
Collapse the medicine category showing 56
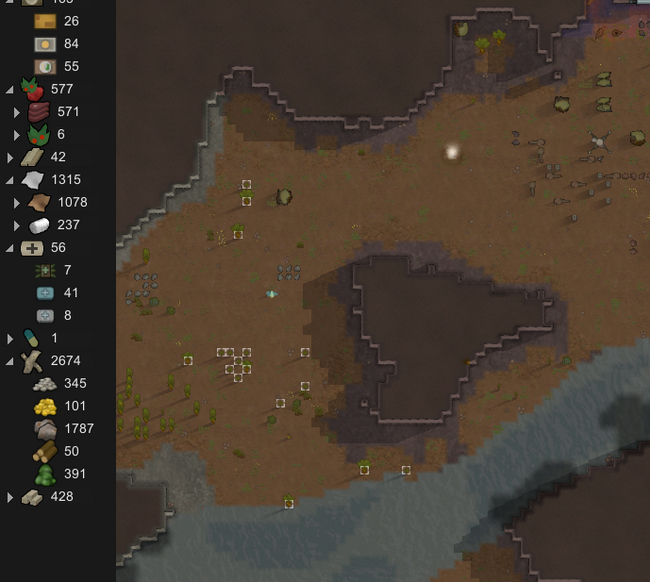pos(10,248)
